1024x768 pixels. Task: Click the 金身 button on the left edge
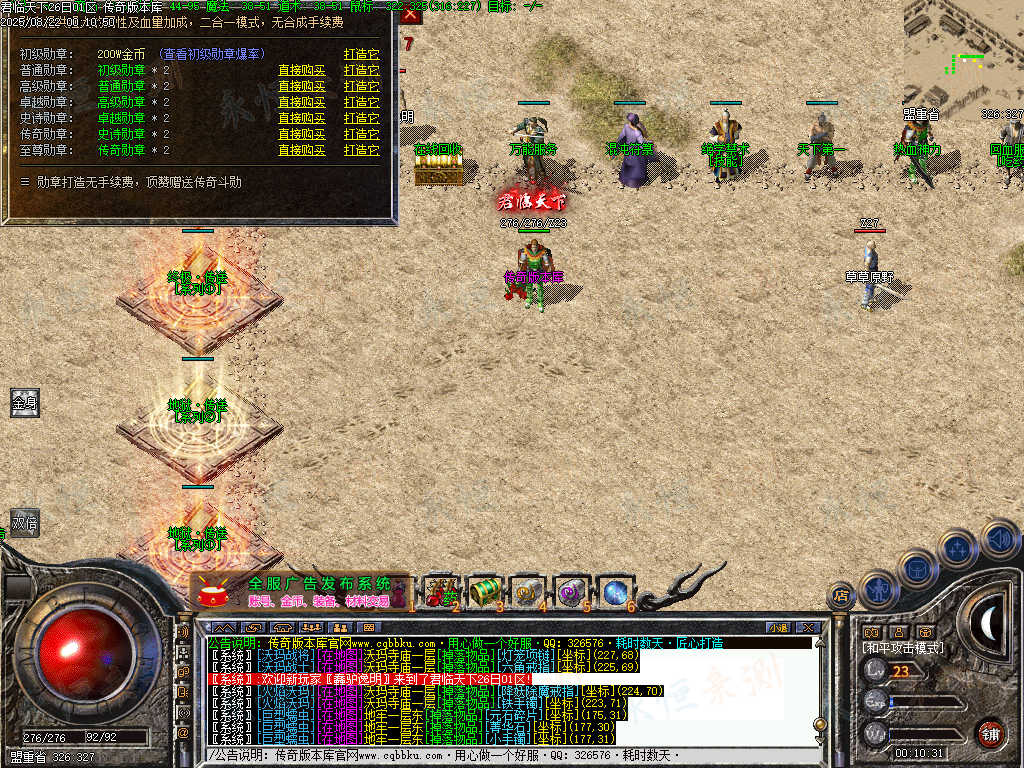[x=25, y=403]
